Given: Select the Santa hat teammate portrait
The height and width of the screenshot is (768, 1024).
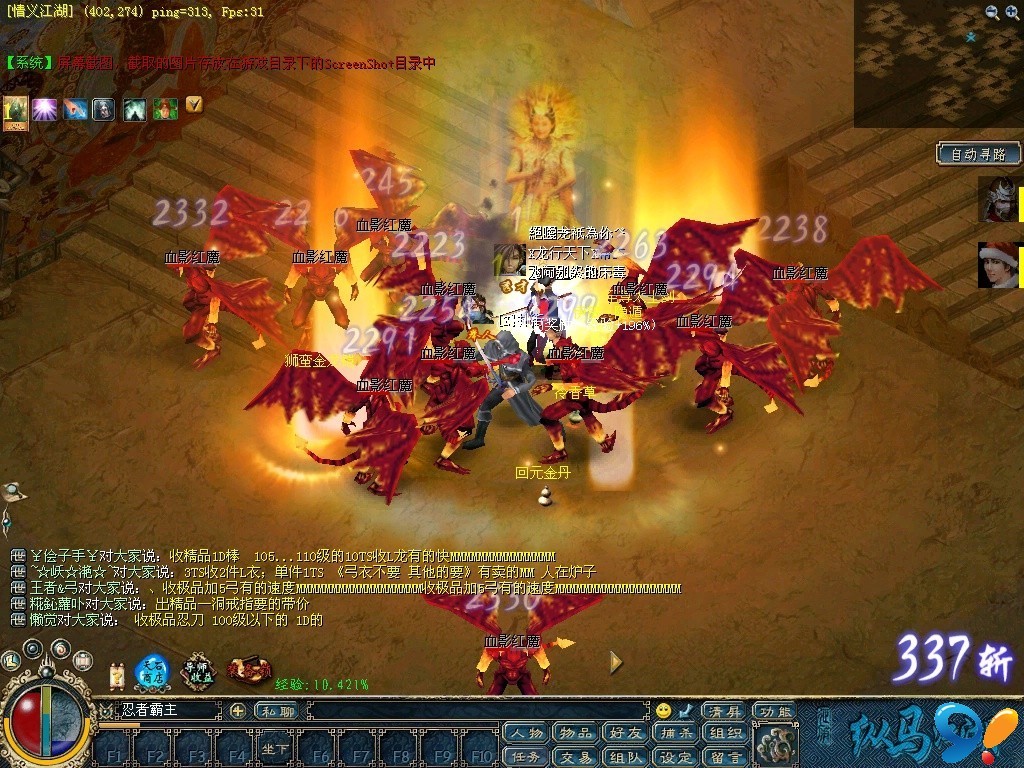Looking at the screenshot, I should [x=998, y=266].
